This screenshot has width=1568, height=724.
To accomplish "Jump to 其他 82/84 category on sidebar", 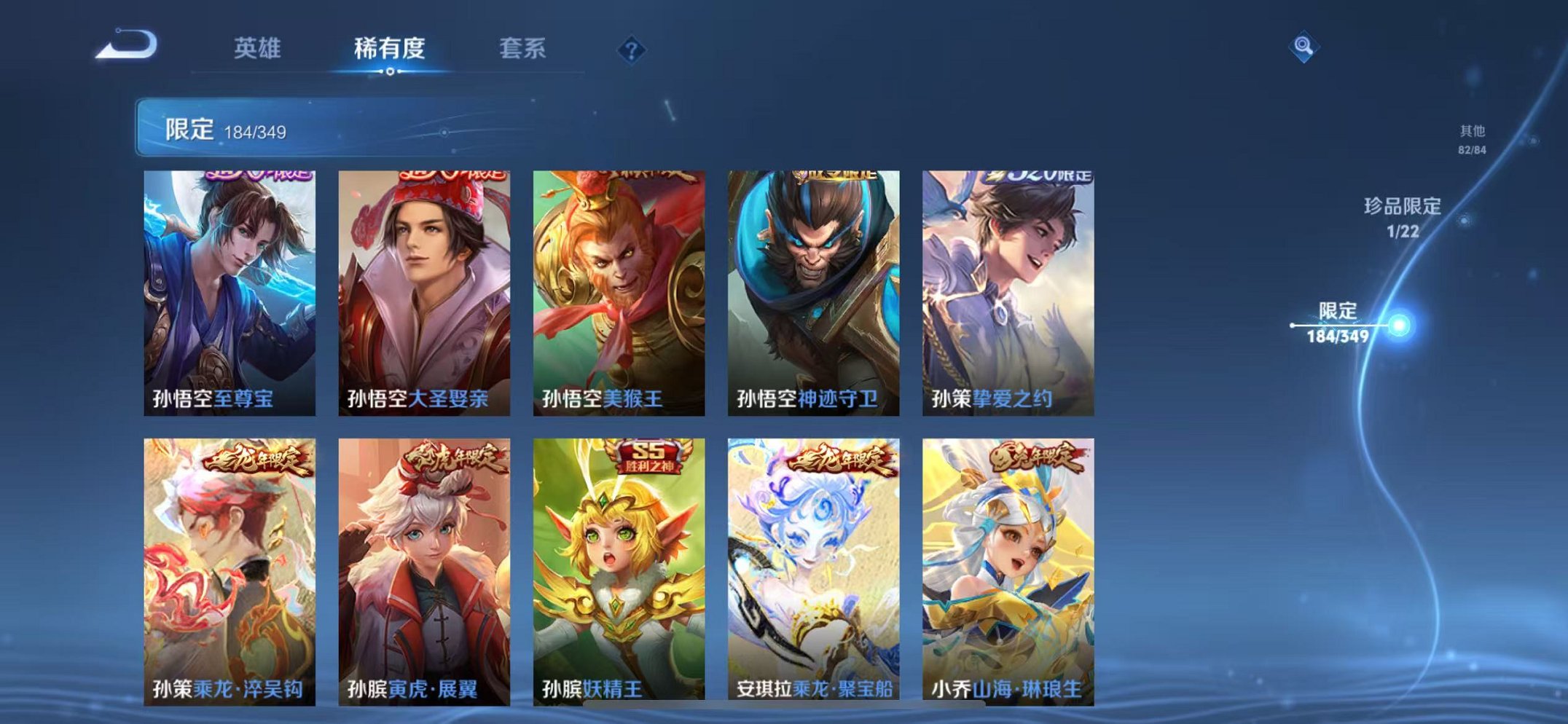I will click(x=1473, y=138).
